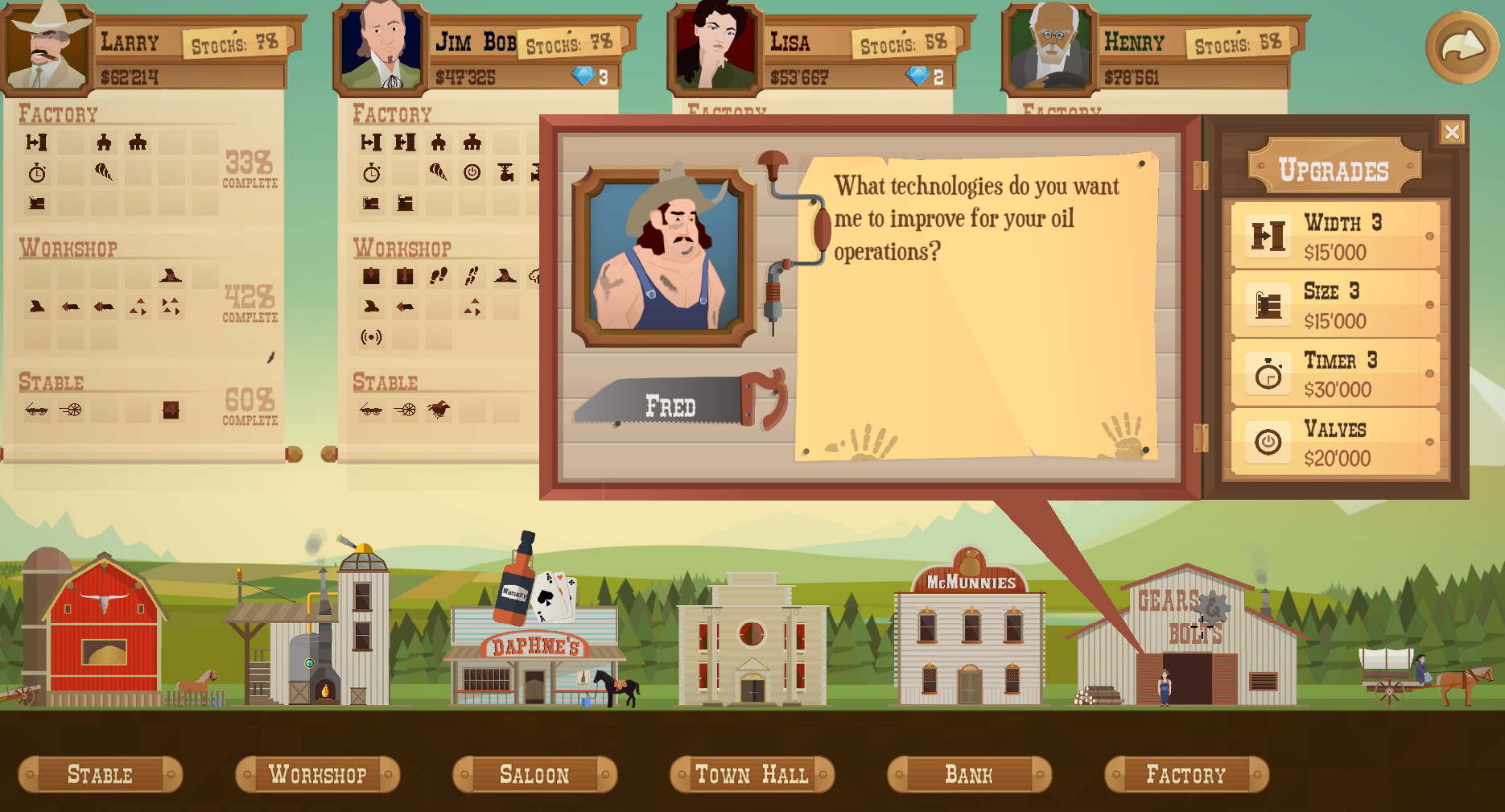Screen dimensions: 1505x812
Task: Show Henry's player panel
Action: (1049, 47)
